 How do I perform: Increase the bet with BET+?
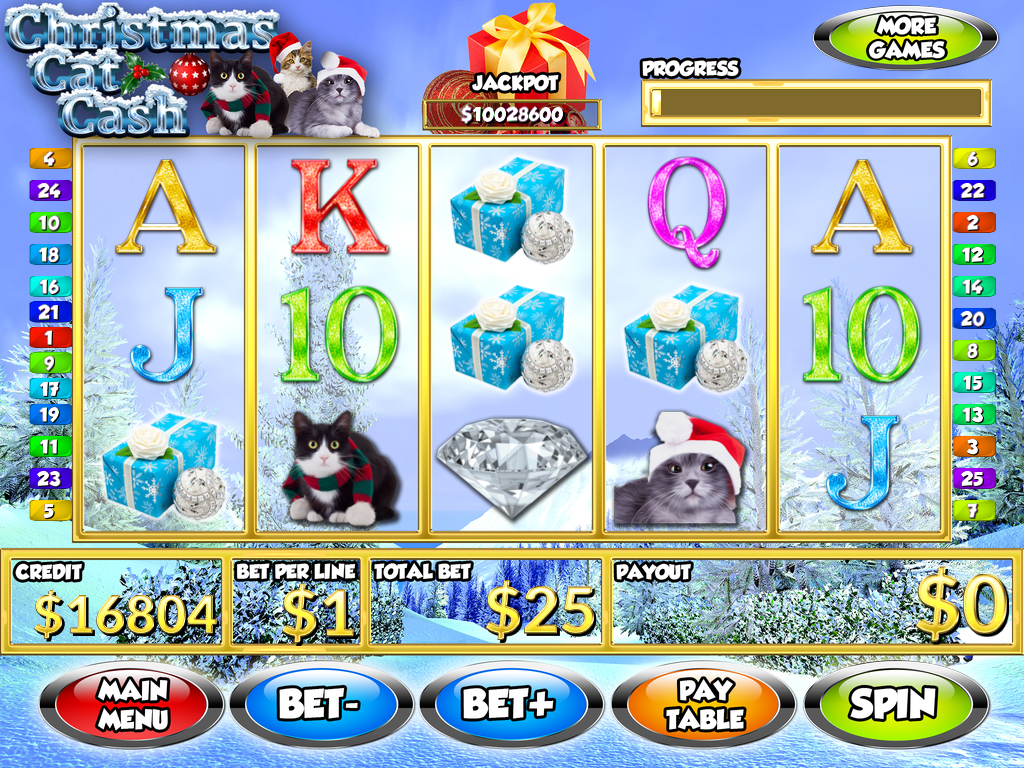509,704
